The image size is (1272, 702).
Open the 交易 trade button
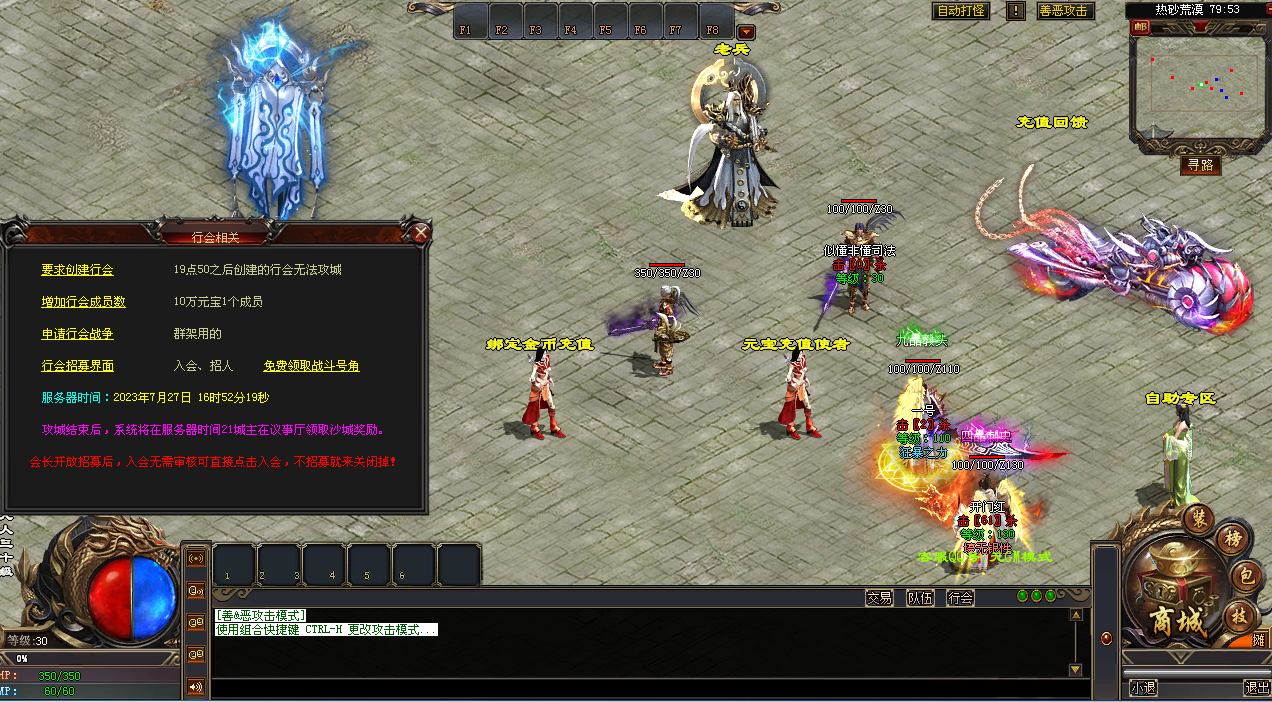(879, 598)
